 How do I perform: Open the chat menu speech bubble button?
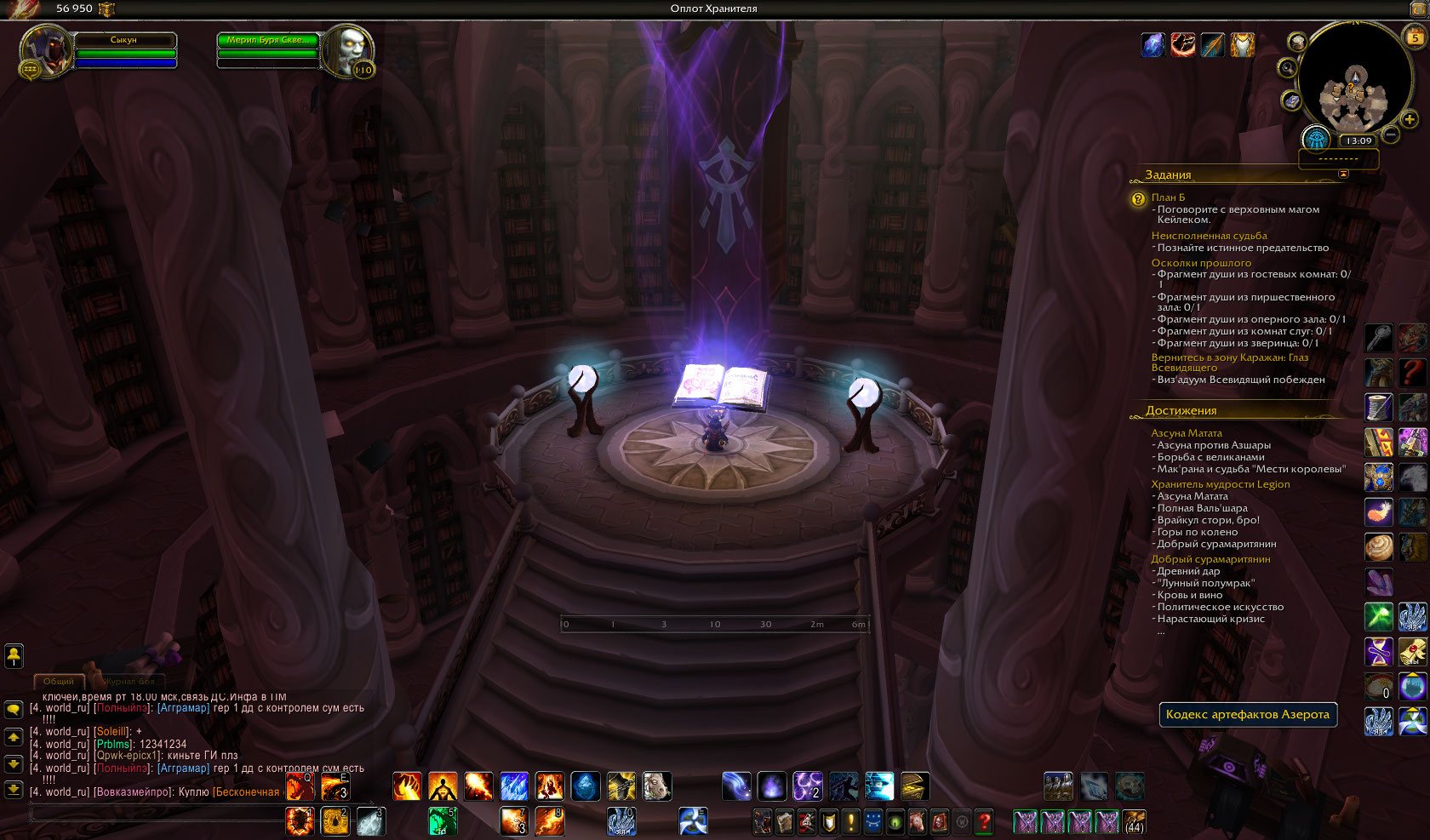14,709
